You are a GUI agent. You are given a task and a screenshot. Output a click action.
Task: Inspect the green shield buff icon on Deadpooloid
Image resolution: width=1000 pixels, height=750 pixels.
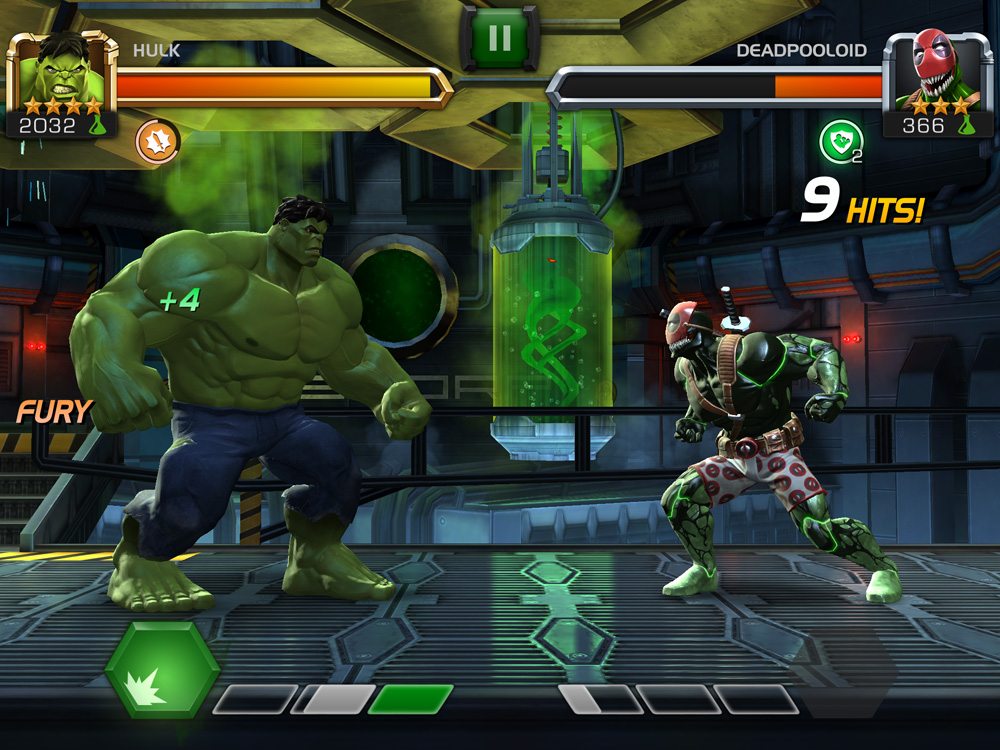tap(837, 142)
